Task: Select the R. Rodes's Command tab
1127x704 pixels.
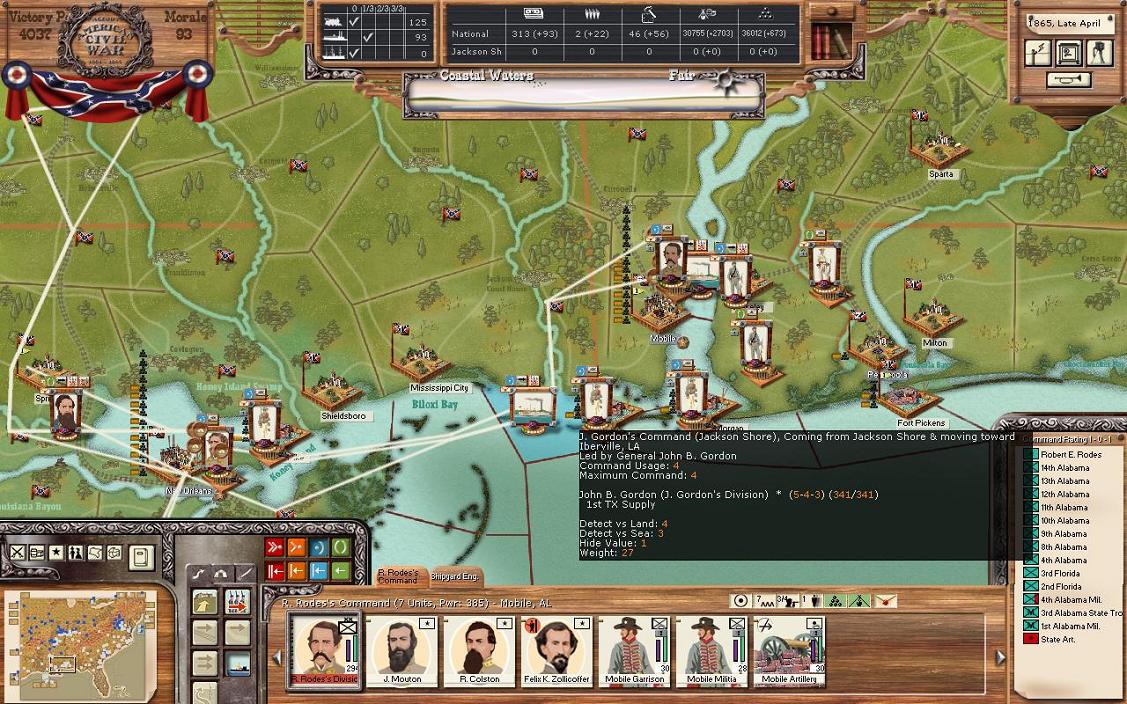Action: (x=398, y=577)
